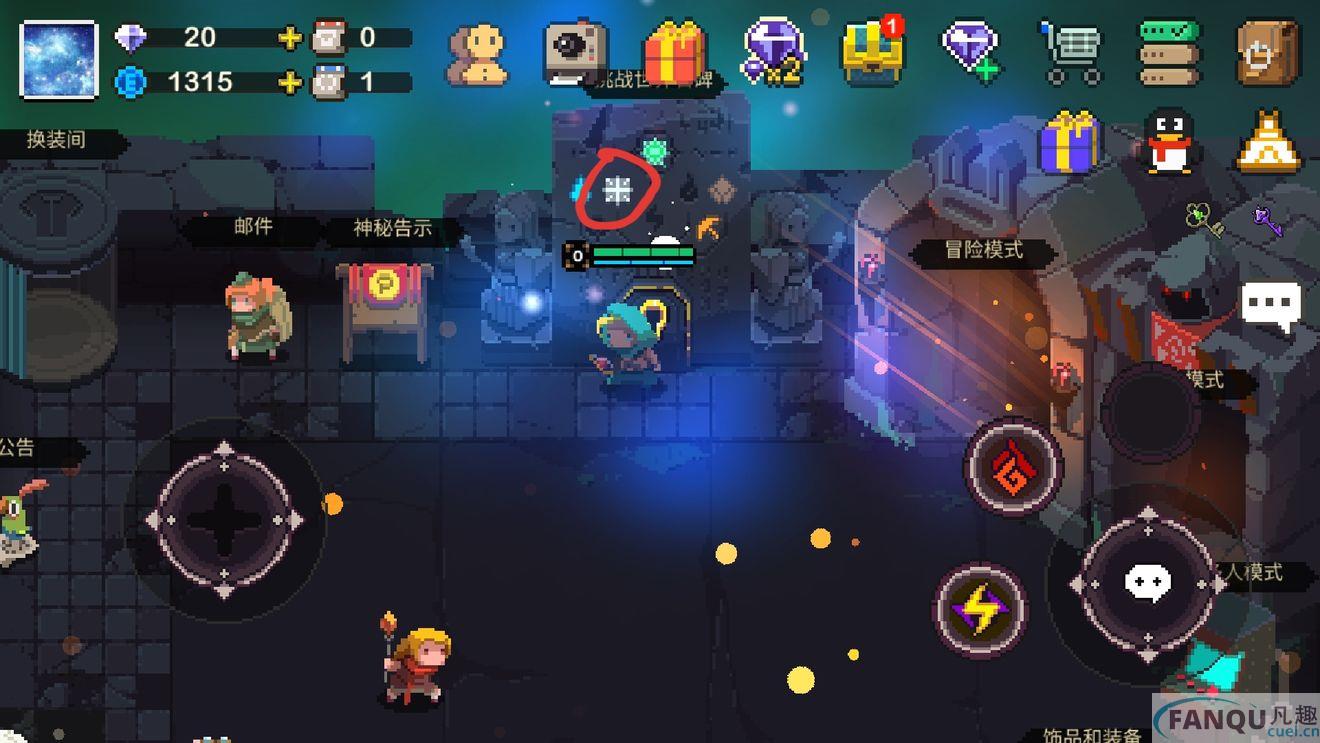
Task: Open the chat speech bubble
Action: coord(1271,304)
